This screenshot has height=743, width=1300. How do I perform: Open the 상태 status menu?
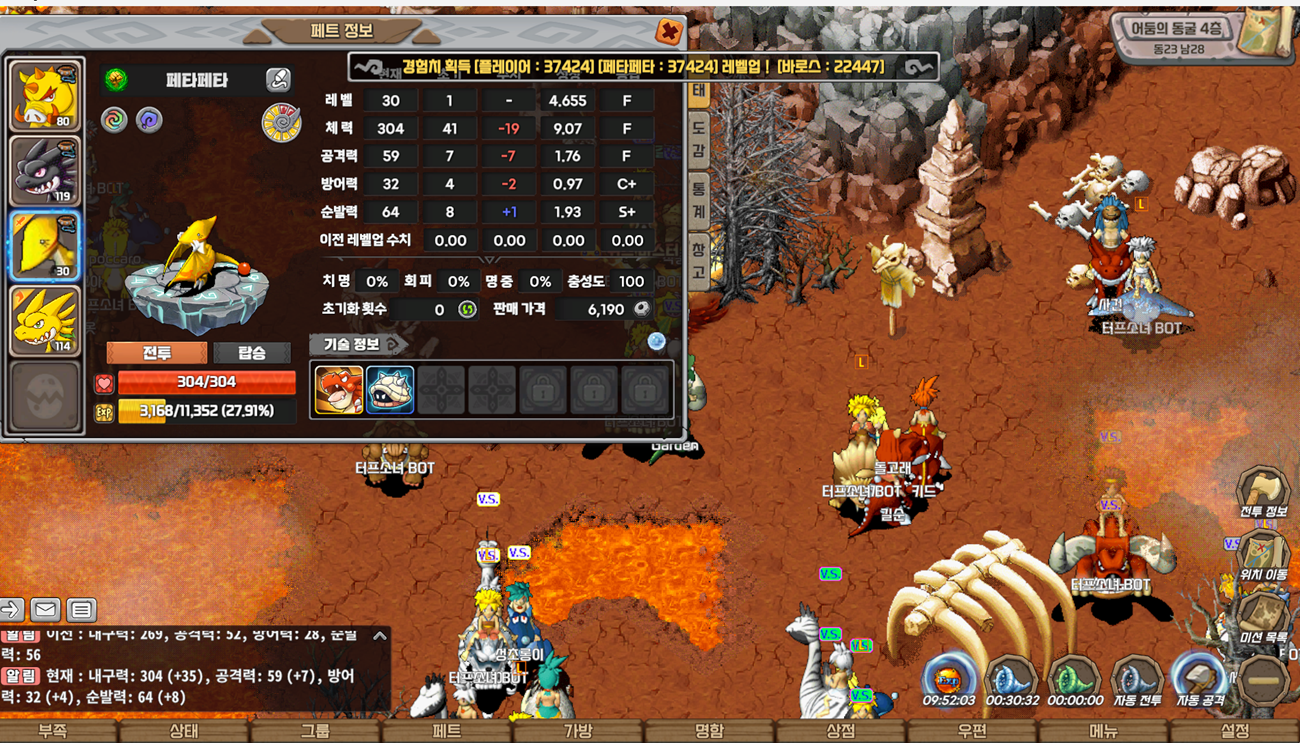click(183, 731)
